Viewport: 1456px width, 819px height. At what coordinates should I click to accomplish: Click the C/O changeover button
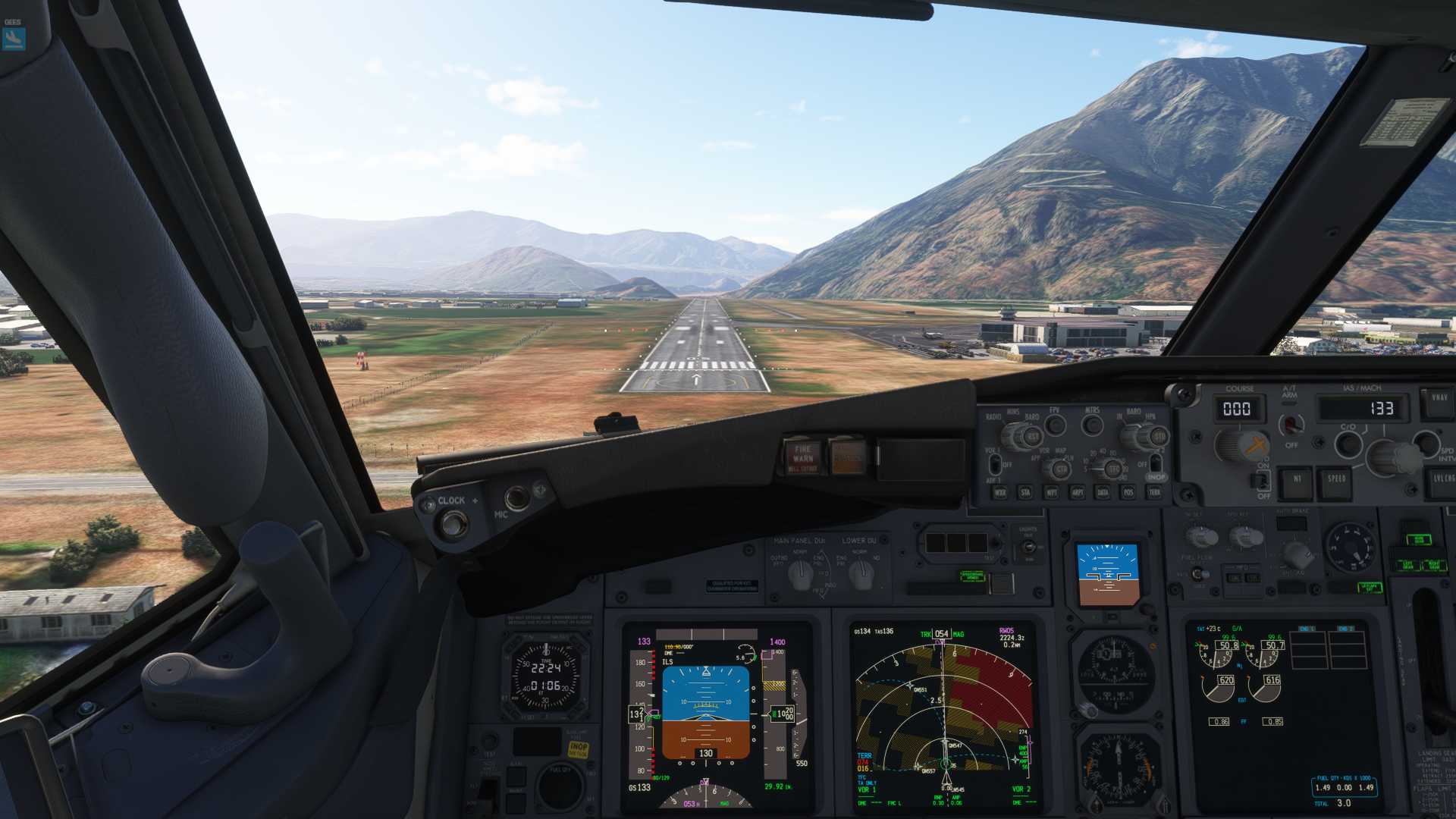pyautogui.click(x=1348, y=444)
